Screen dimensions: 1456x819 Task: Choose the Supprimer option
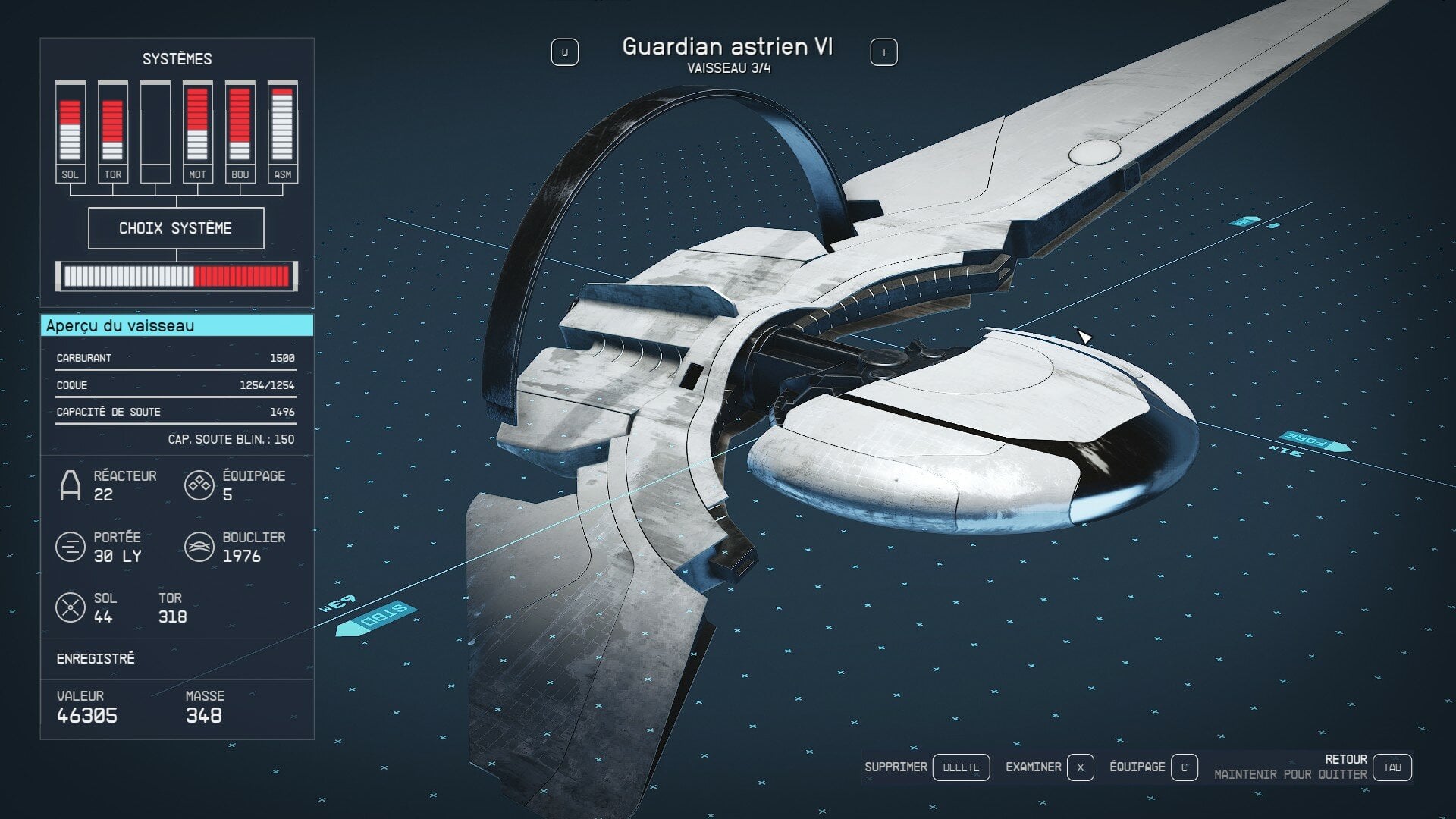(960, 767)
